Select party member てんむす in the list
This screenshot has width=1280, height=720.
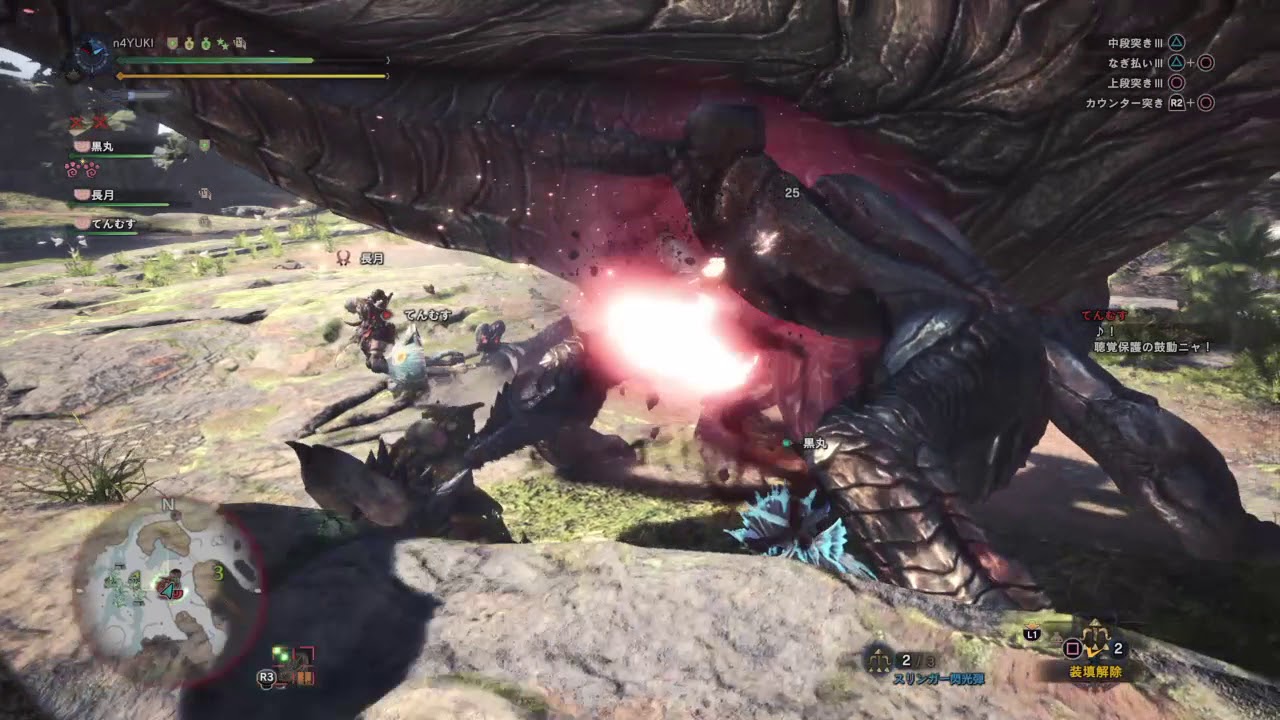pos(112,225)
